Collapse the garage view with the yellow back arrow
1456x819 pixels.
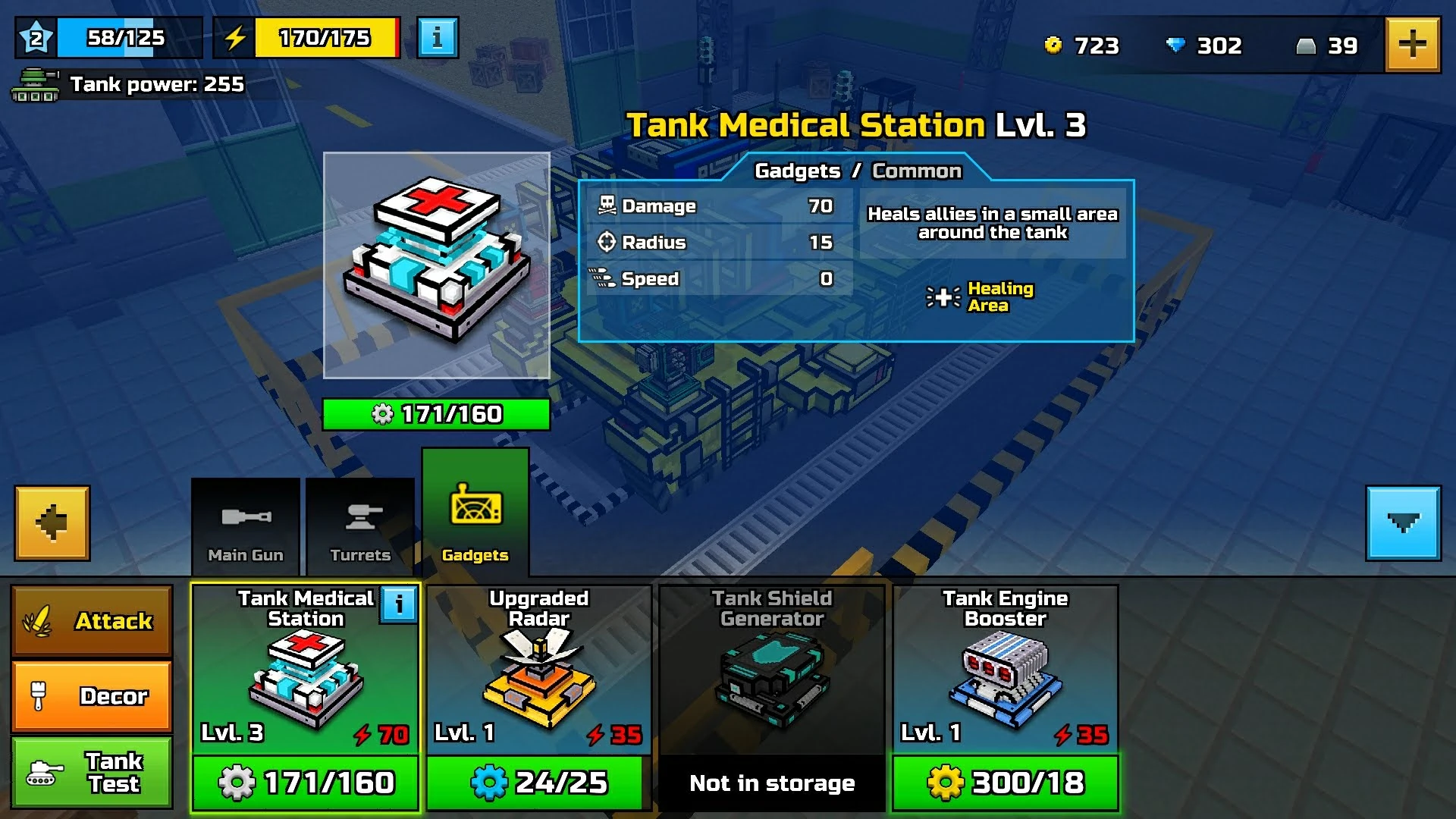tap(51, 522)
